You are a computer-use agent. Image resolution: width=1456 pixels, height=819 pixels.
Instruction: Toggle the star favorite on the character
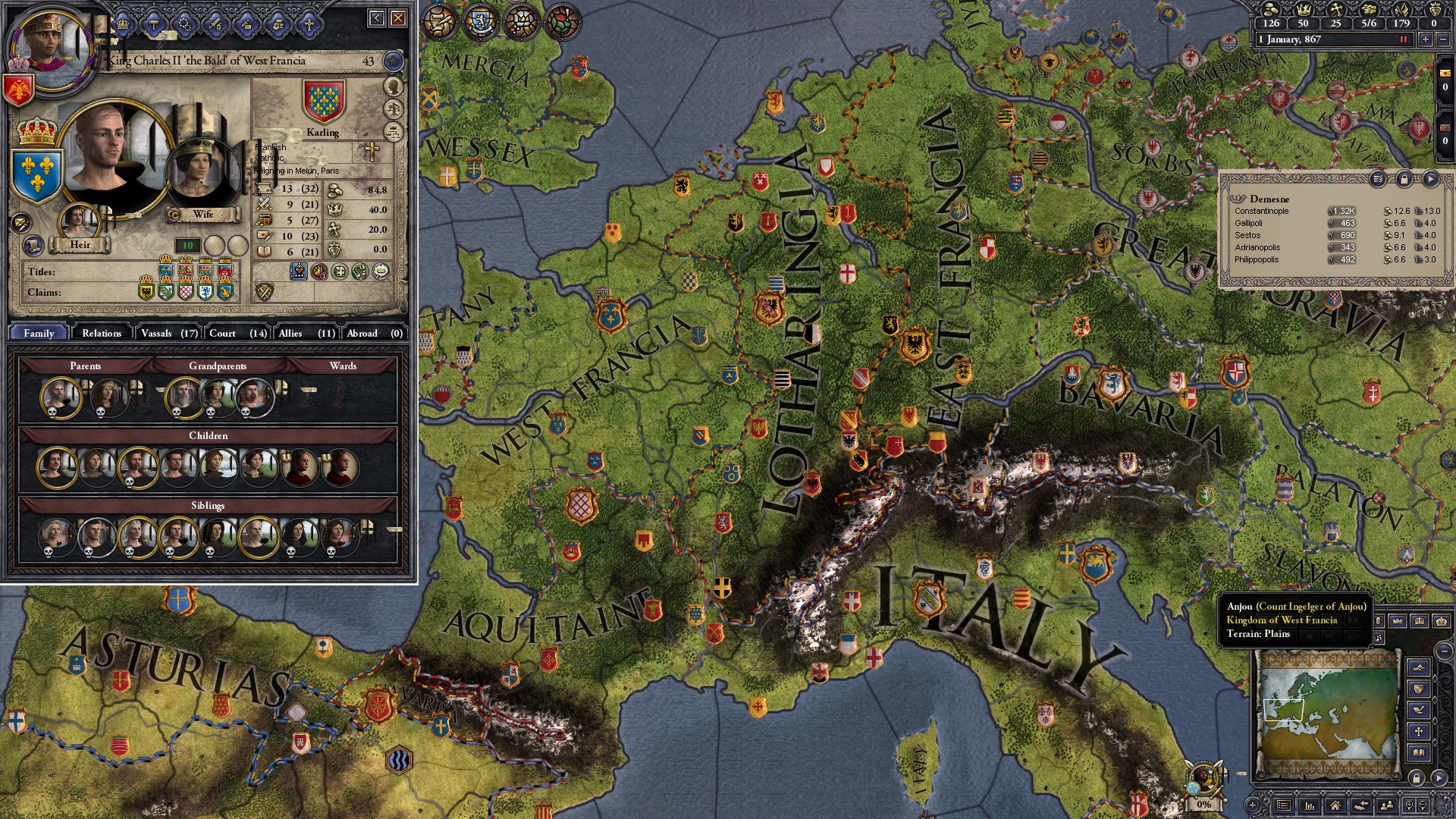393,61
